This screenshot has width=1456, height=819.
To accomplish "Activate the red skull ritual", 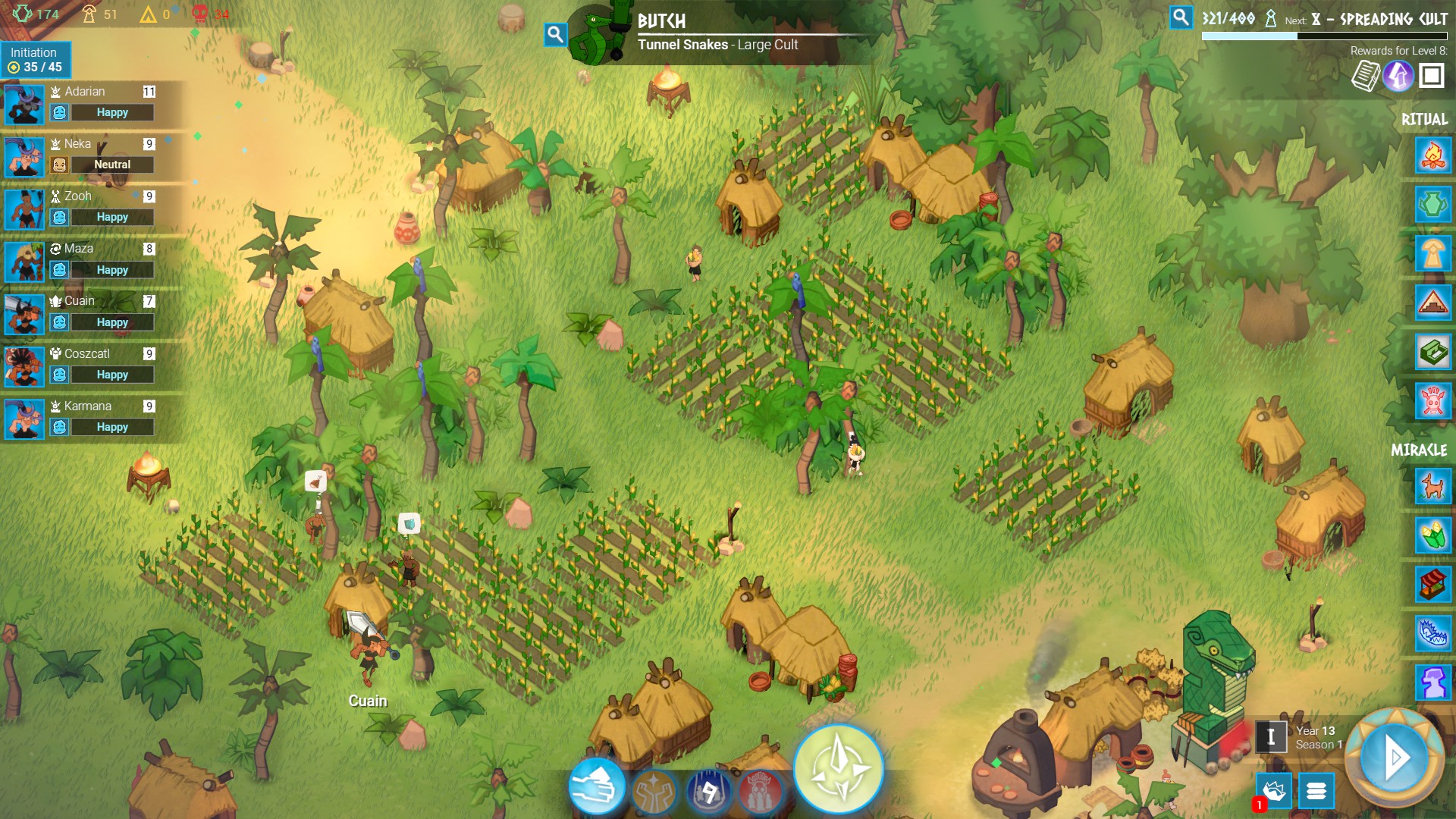I will coord(1432,401).
